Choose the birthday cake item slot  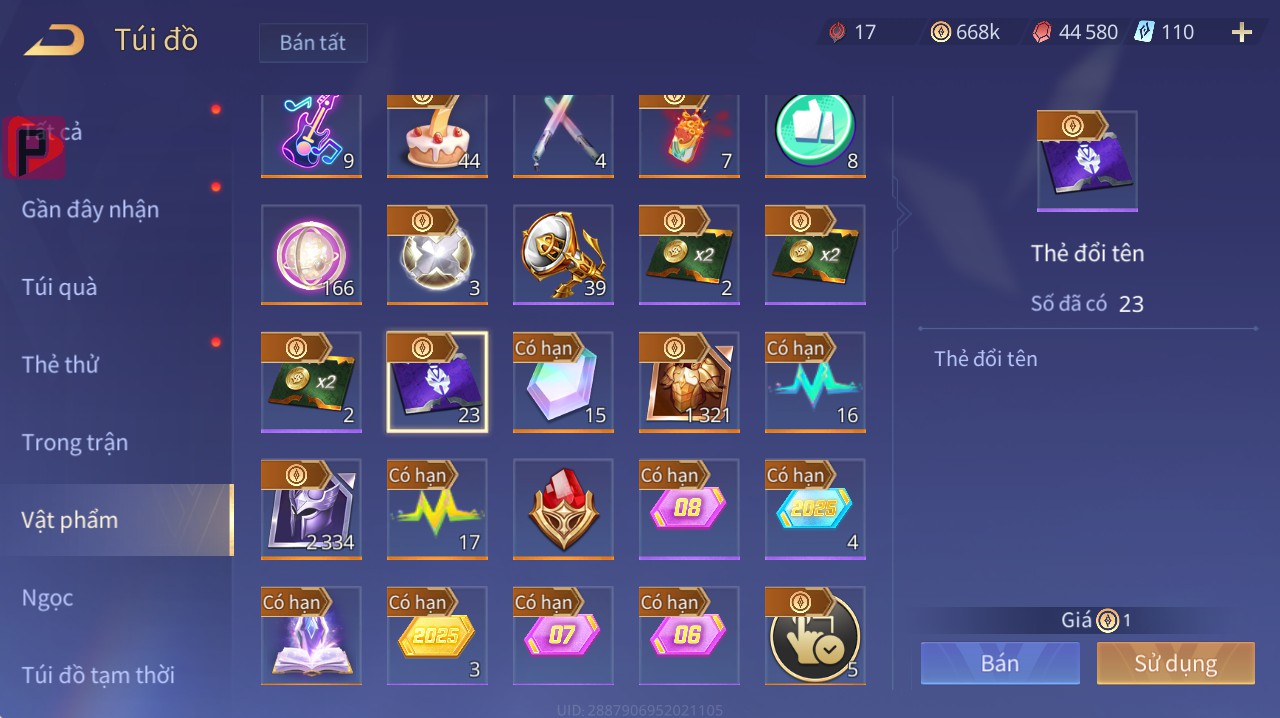(437, 135)
